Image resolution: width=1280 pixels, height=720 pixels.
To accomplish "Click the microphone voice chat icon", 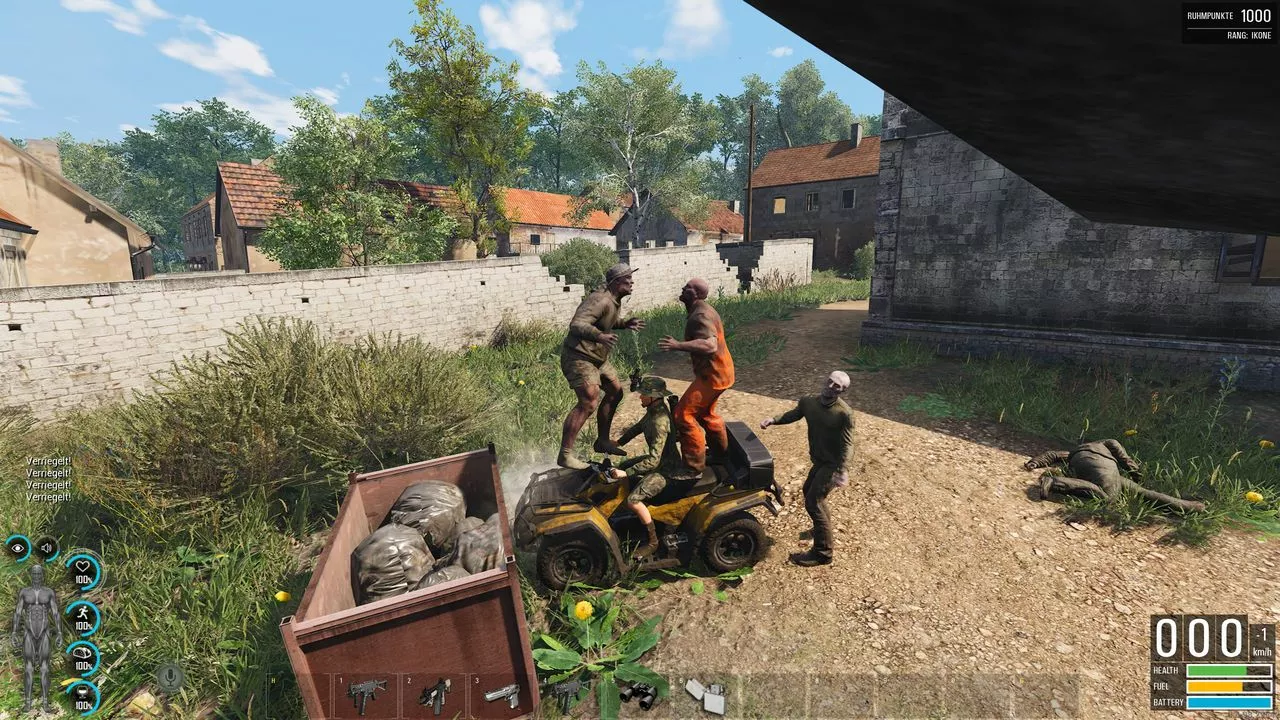I will [169, 677].
